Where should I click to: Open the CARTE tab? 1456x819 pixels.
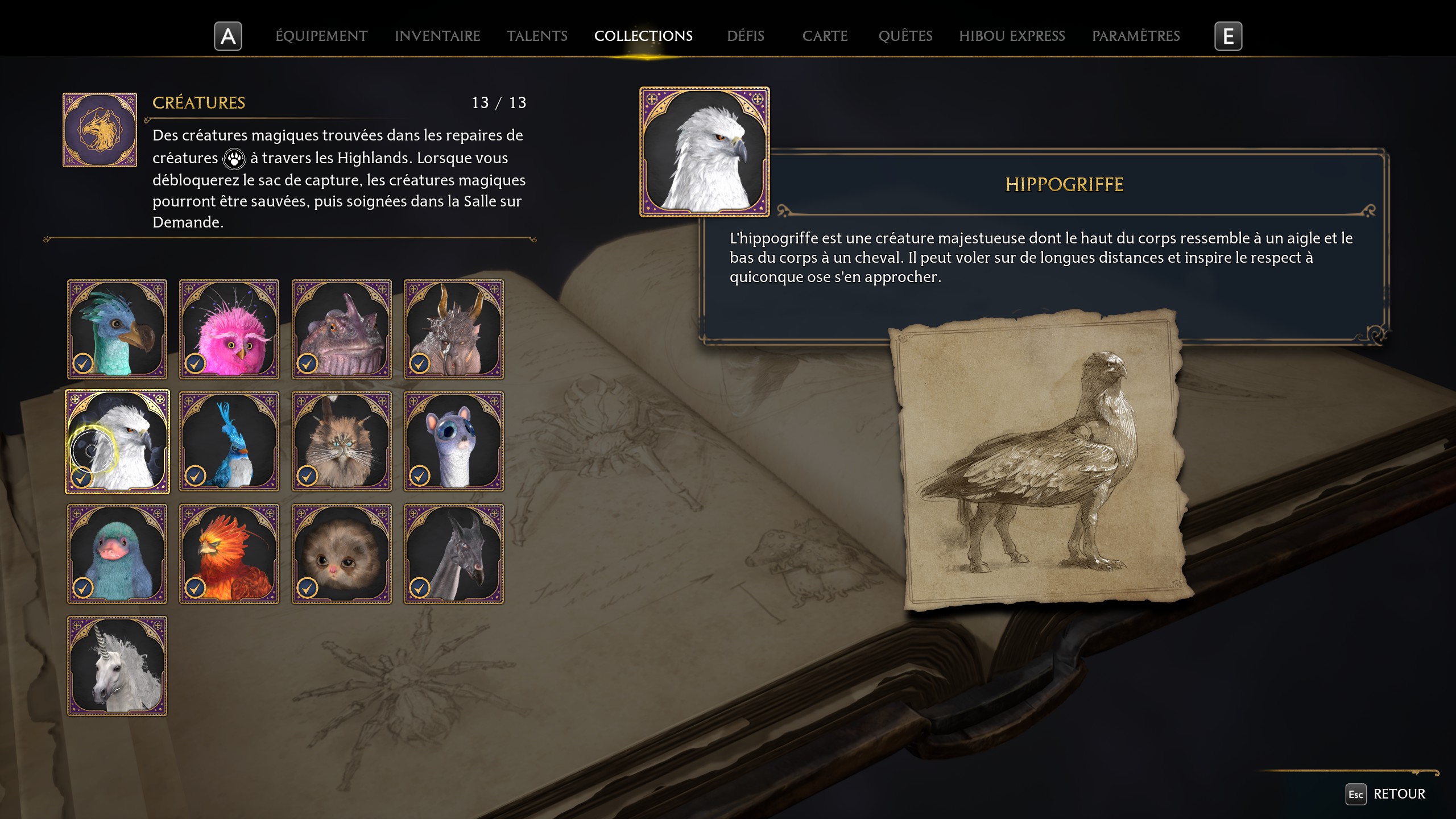(x=825, y=35)
